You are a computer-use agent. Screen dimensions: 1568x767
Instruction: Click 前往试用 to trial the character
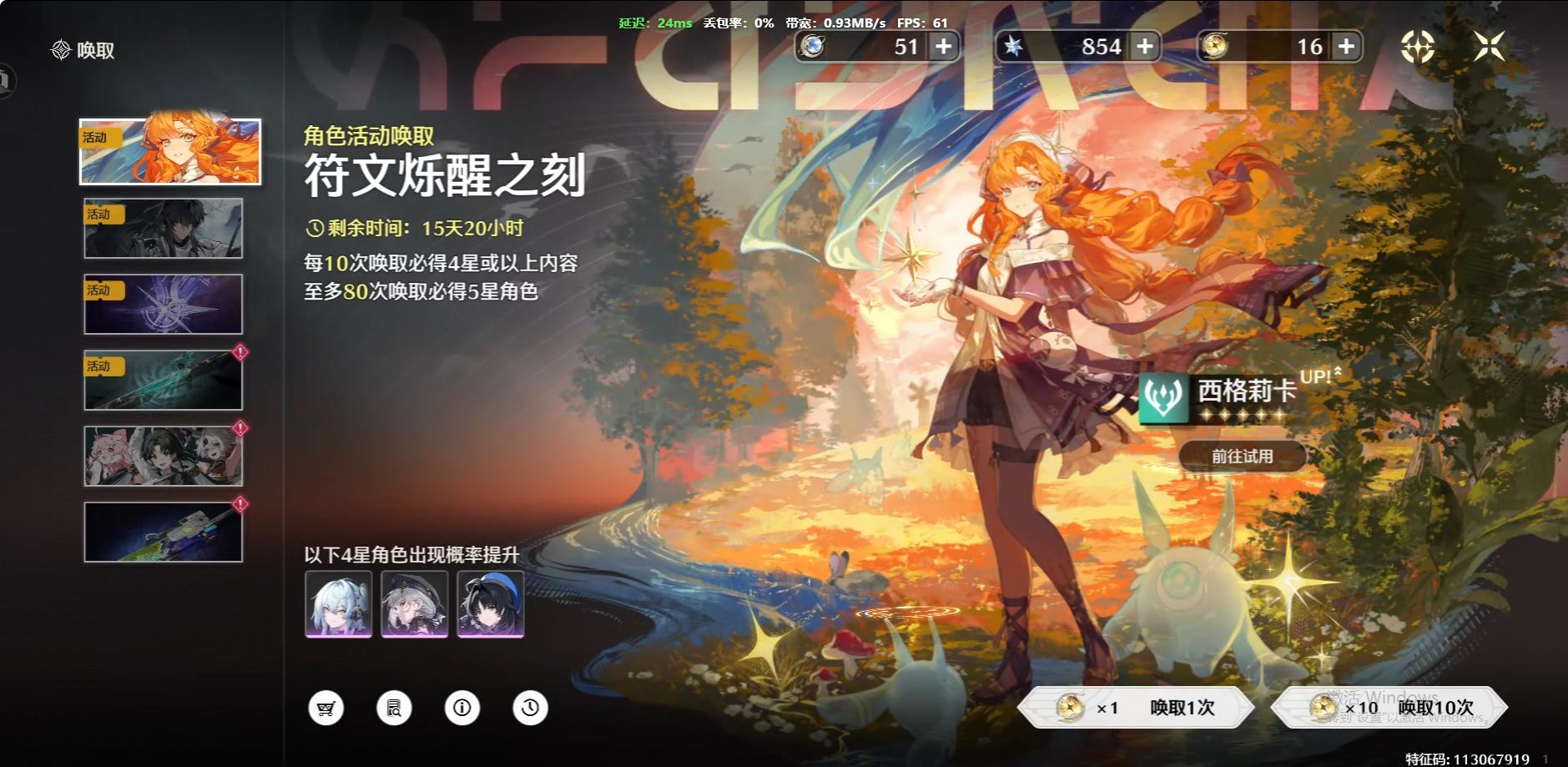pyautogui.click(x=1243, y=456)
